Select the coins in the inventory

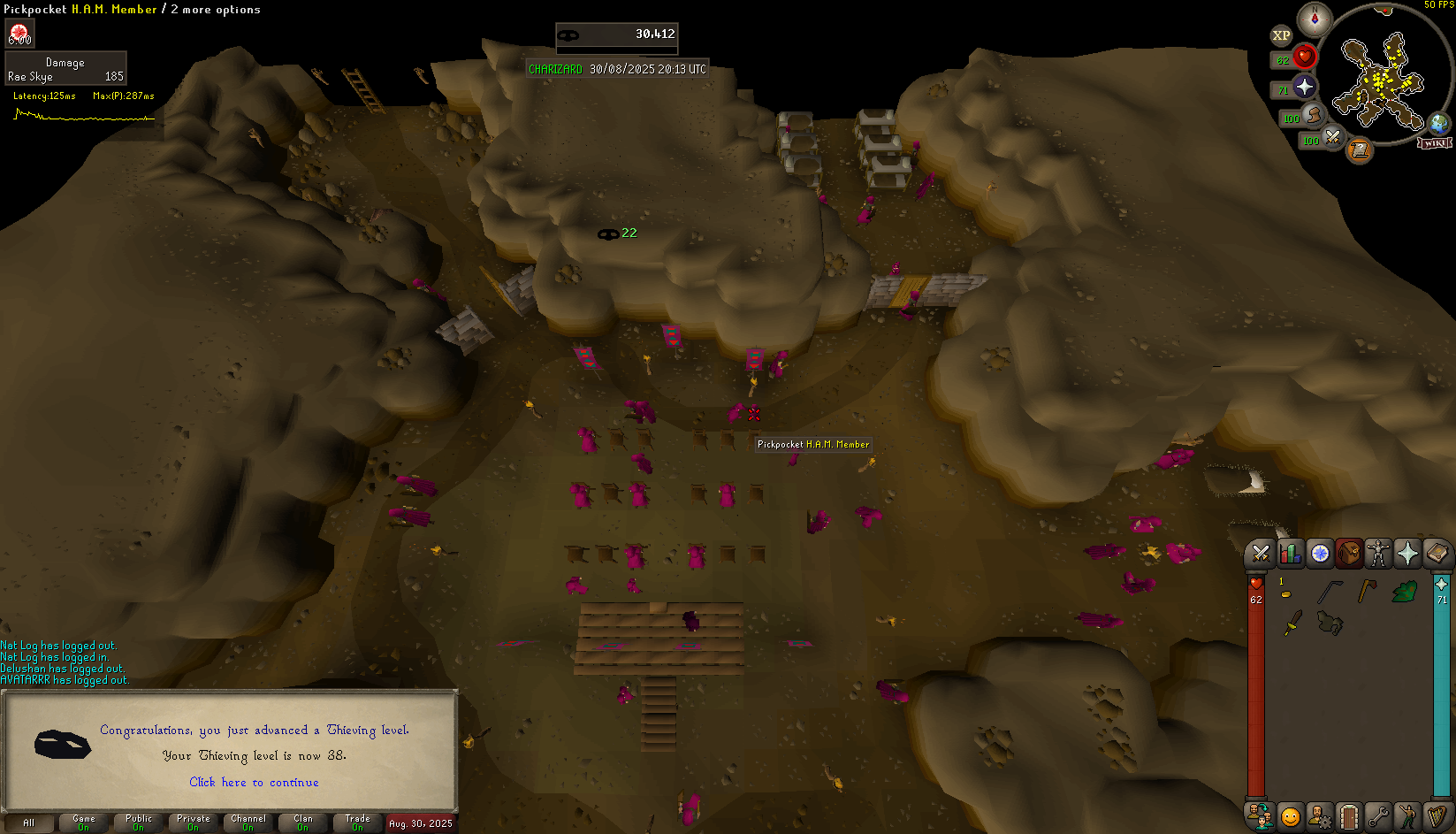point(1285,592)
